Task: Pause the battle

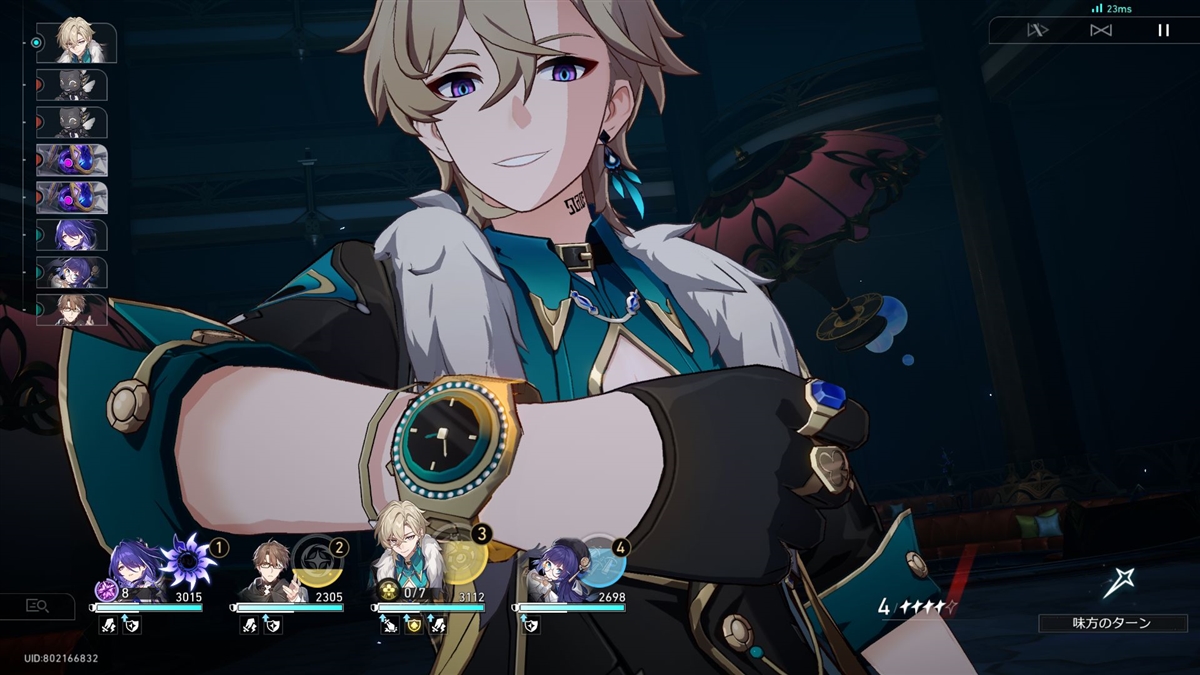Action: (1163, 30)
